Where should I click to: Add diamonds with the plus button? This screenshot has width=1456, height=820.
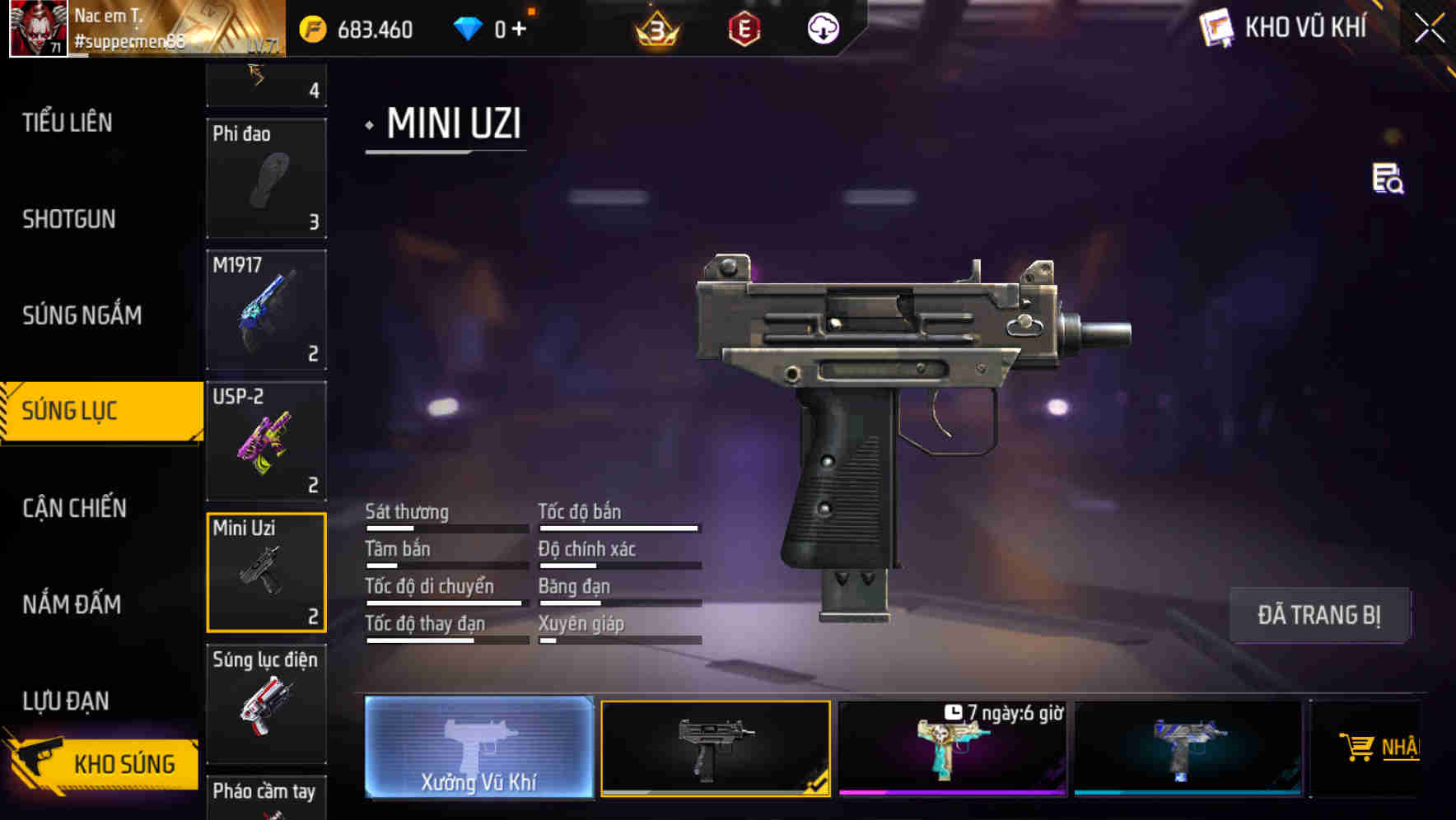tap(519, 30)
